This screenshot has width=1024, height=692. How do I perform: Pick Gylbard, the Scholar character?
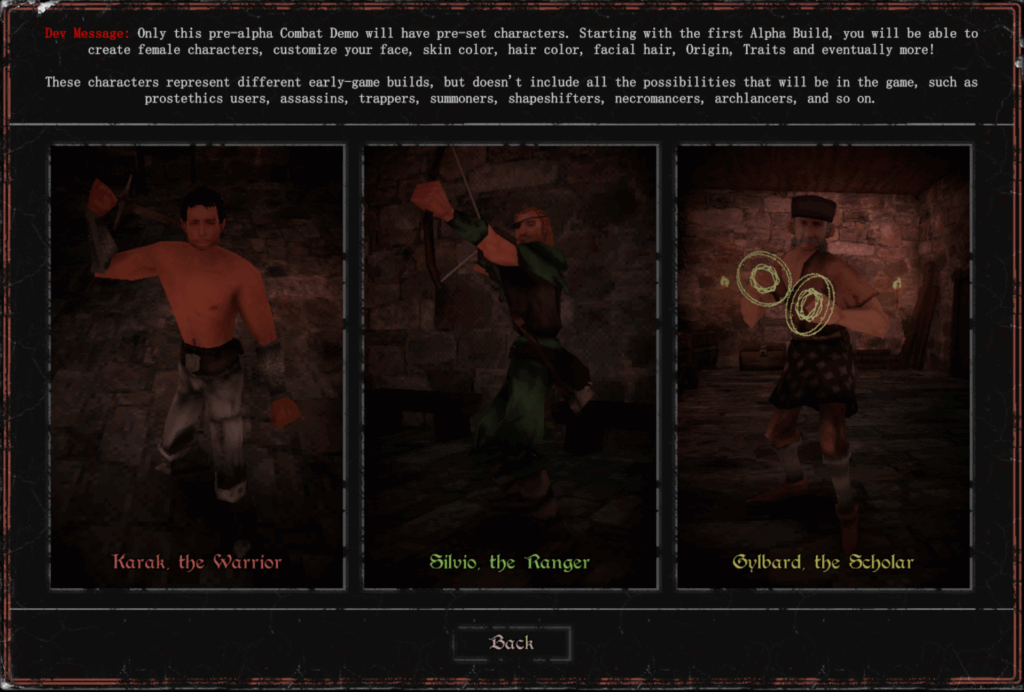[x=824, y=366]
